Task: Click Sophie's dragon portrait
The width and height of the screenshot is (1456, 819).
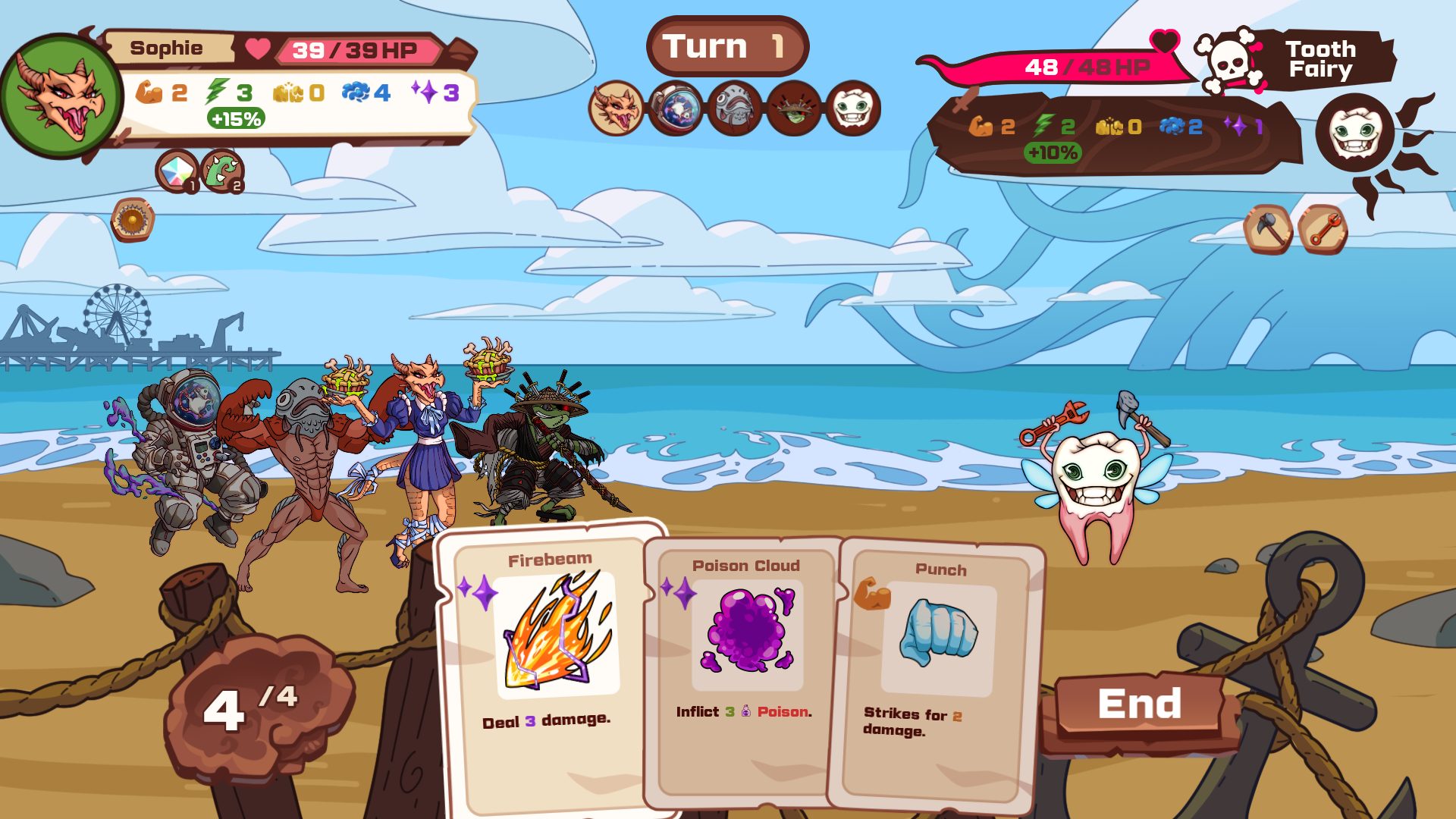Action: tap(62, 97)
